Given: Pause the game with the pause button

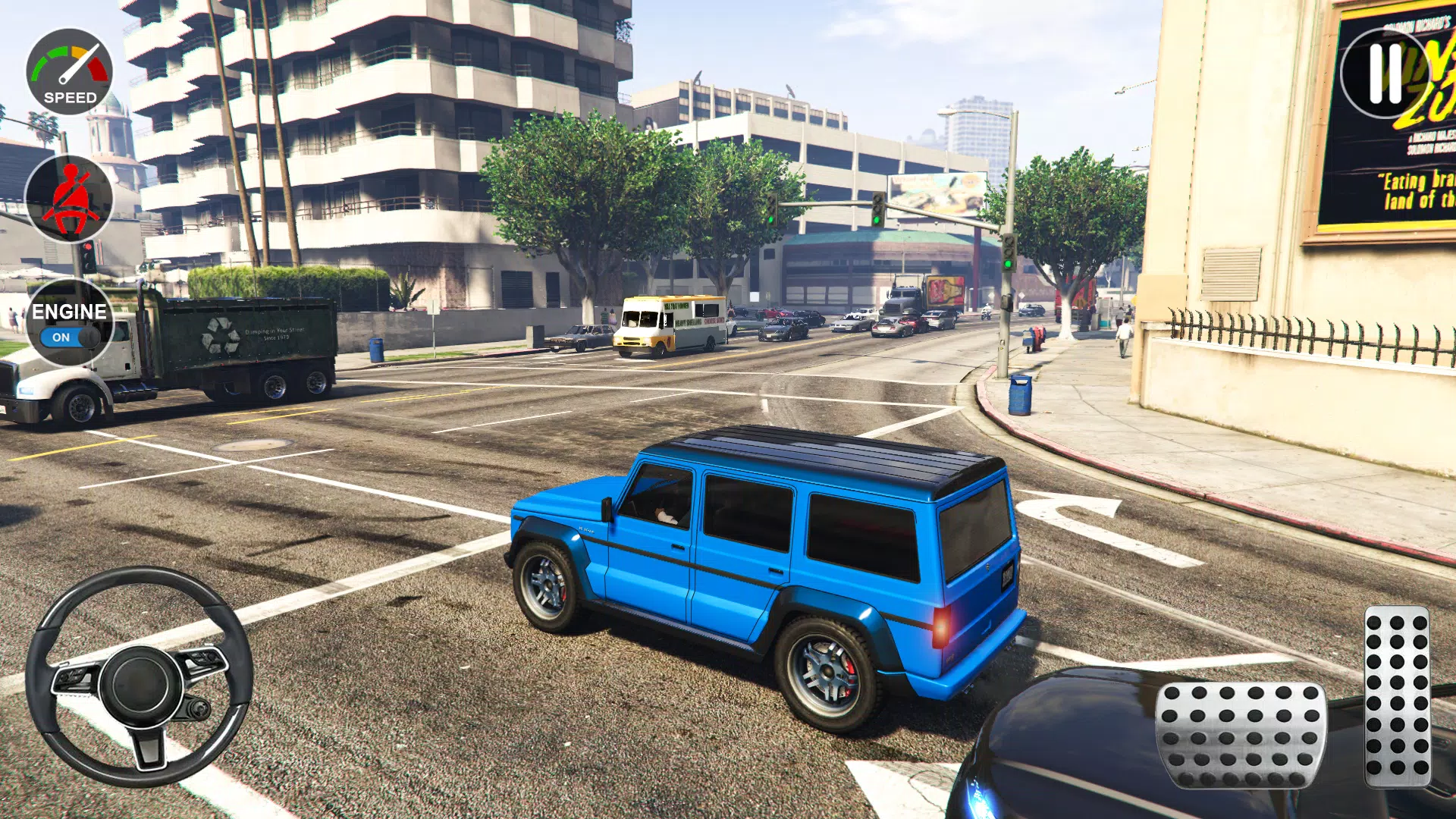Looking at the screenshot, I should (1385, 74).
